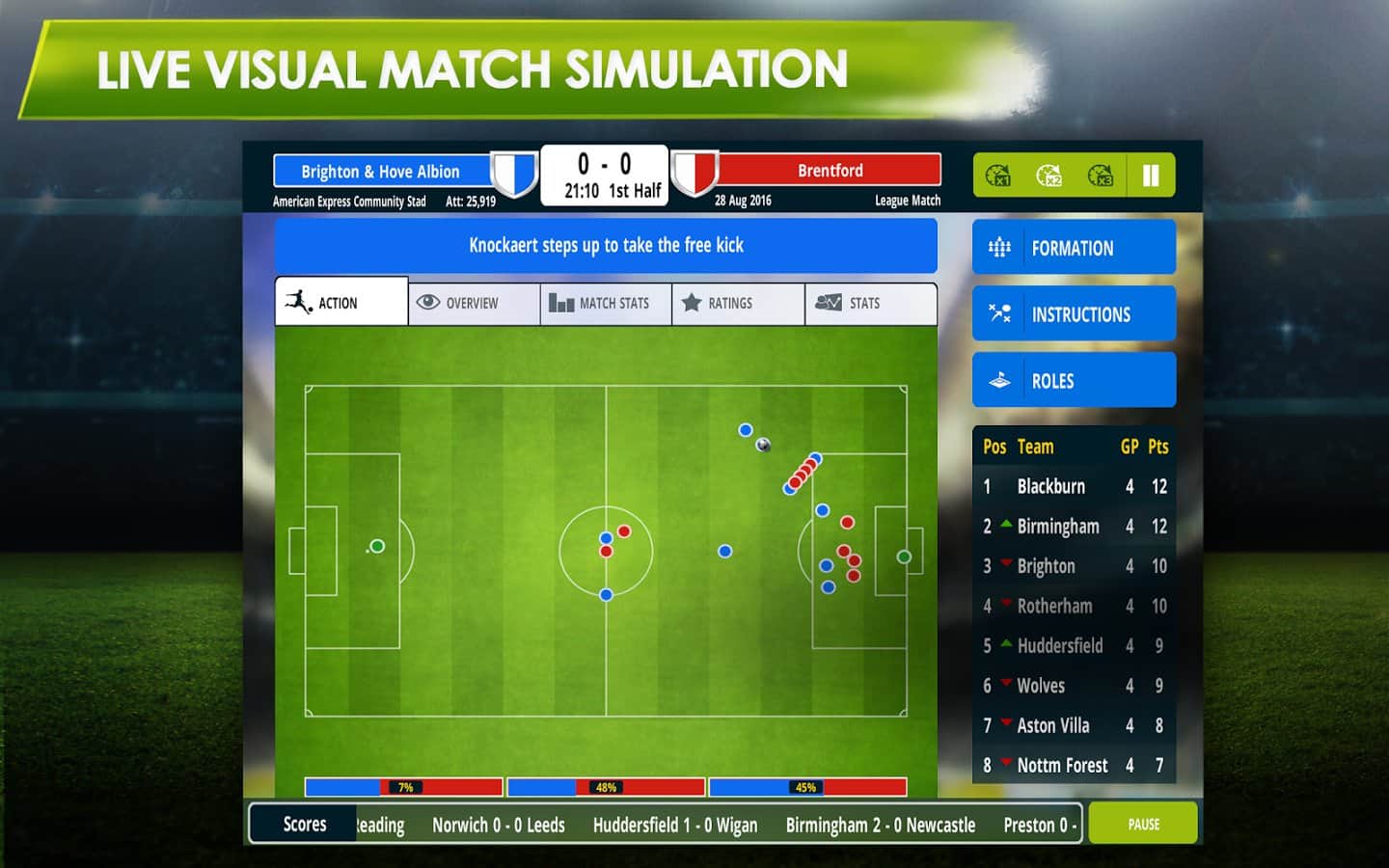
Task: Click the Scores ticker label
Action: [305, 825]
